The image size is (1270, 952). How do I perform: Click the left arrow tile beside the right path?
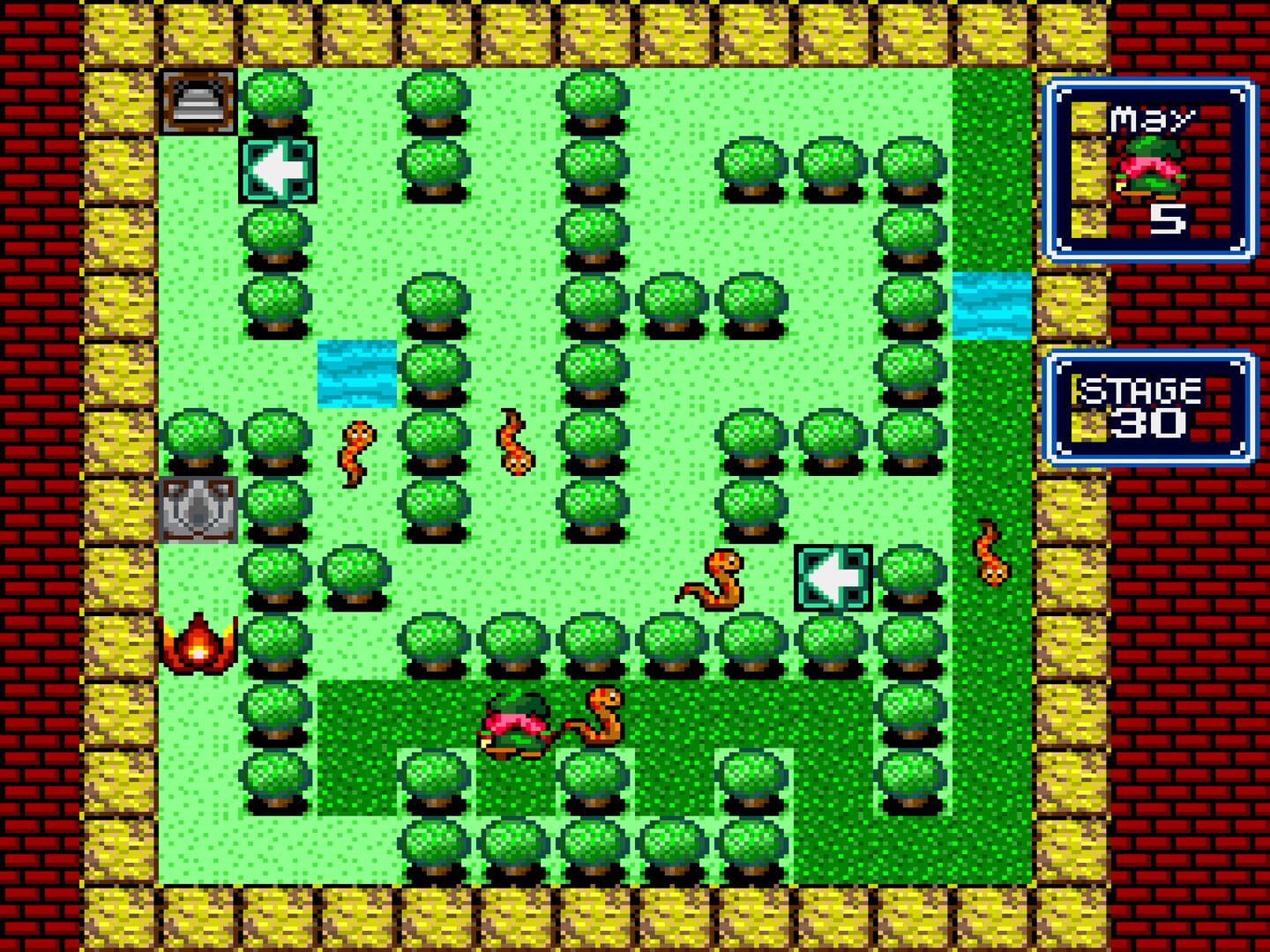pyautogui.click(x=834, y=577)
